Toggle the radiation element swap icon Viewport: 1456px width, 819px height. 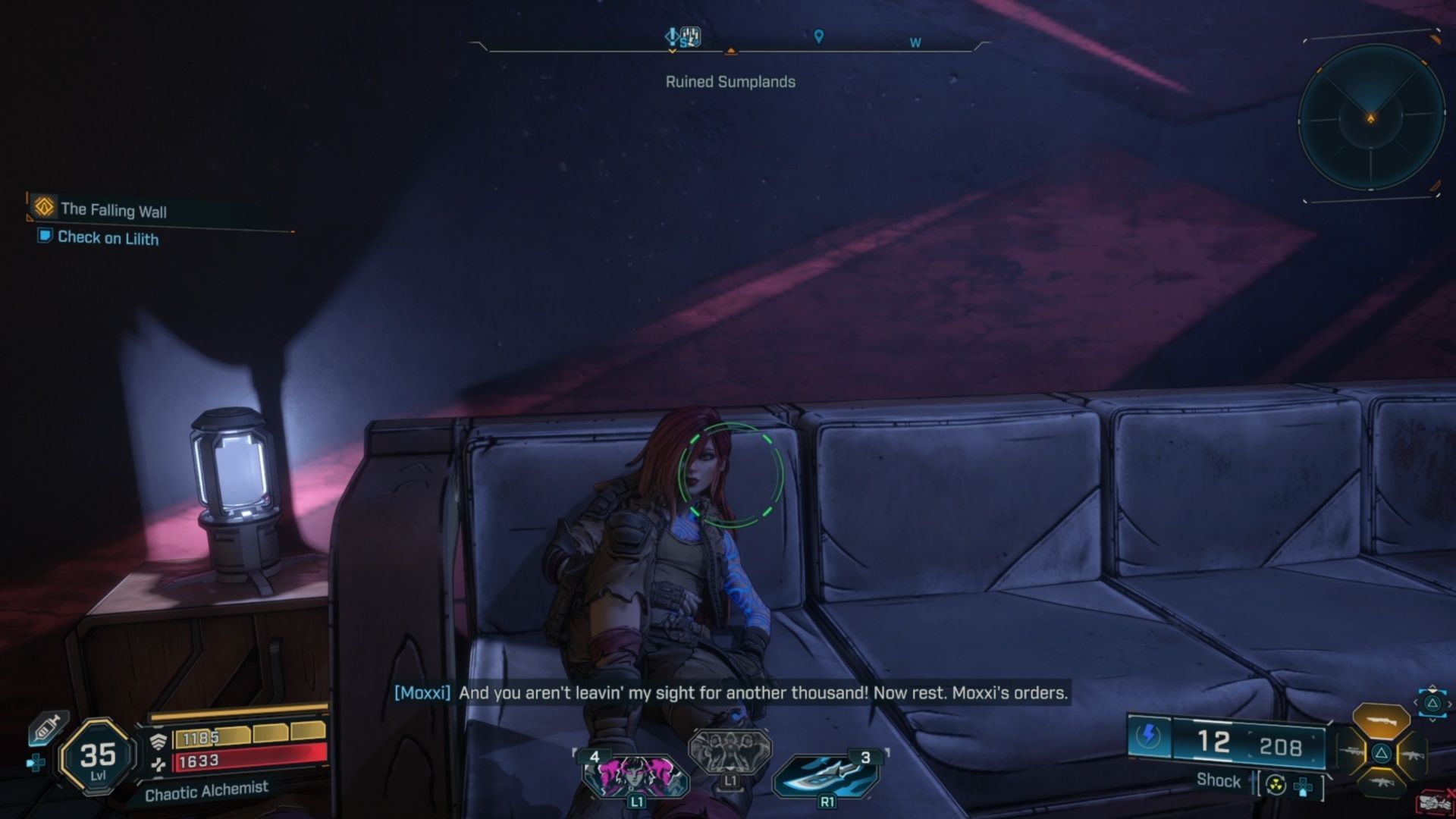tap(1276, 786)
